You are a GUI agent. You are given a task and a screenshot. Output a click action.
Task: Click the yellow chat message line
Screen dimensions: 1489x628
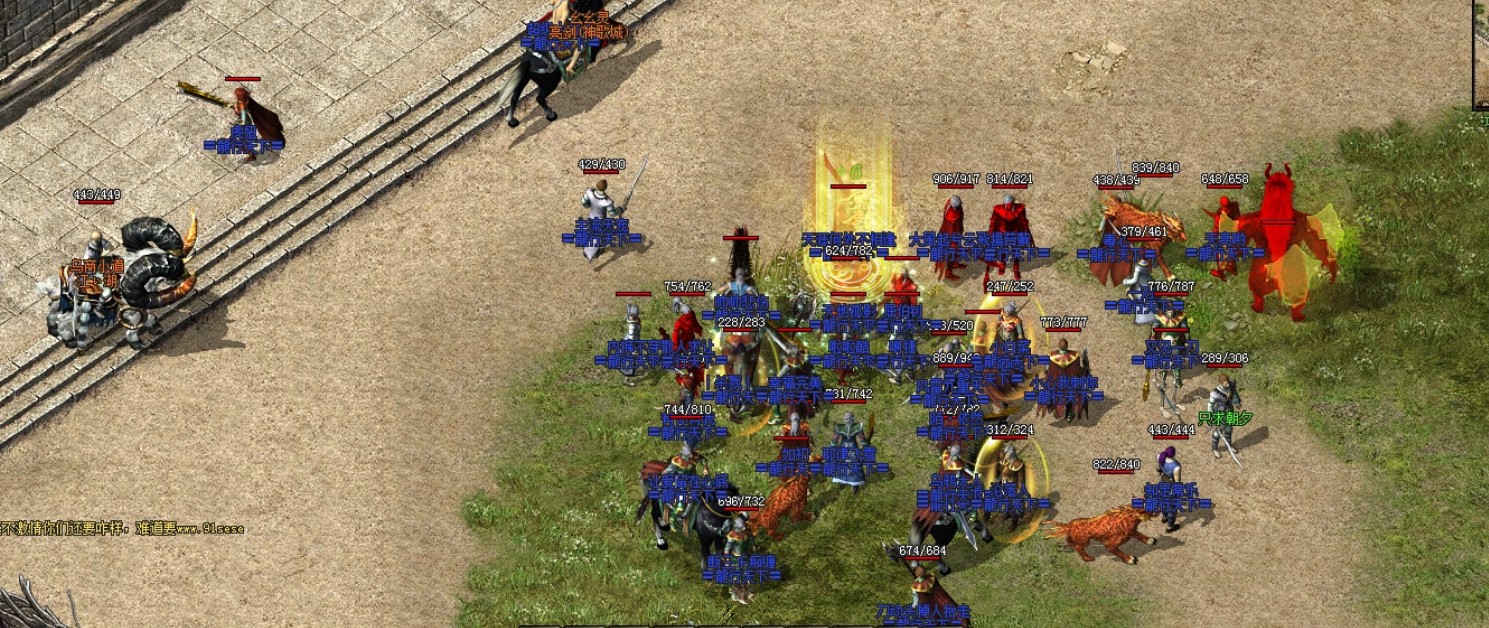(122, 528)
